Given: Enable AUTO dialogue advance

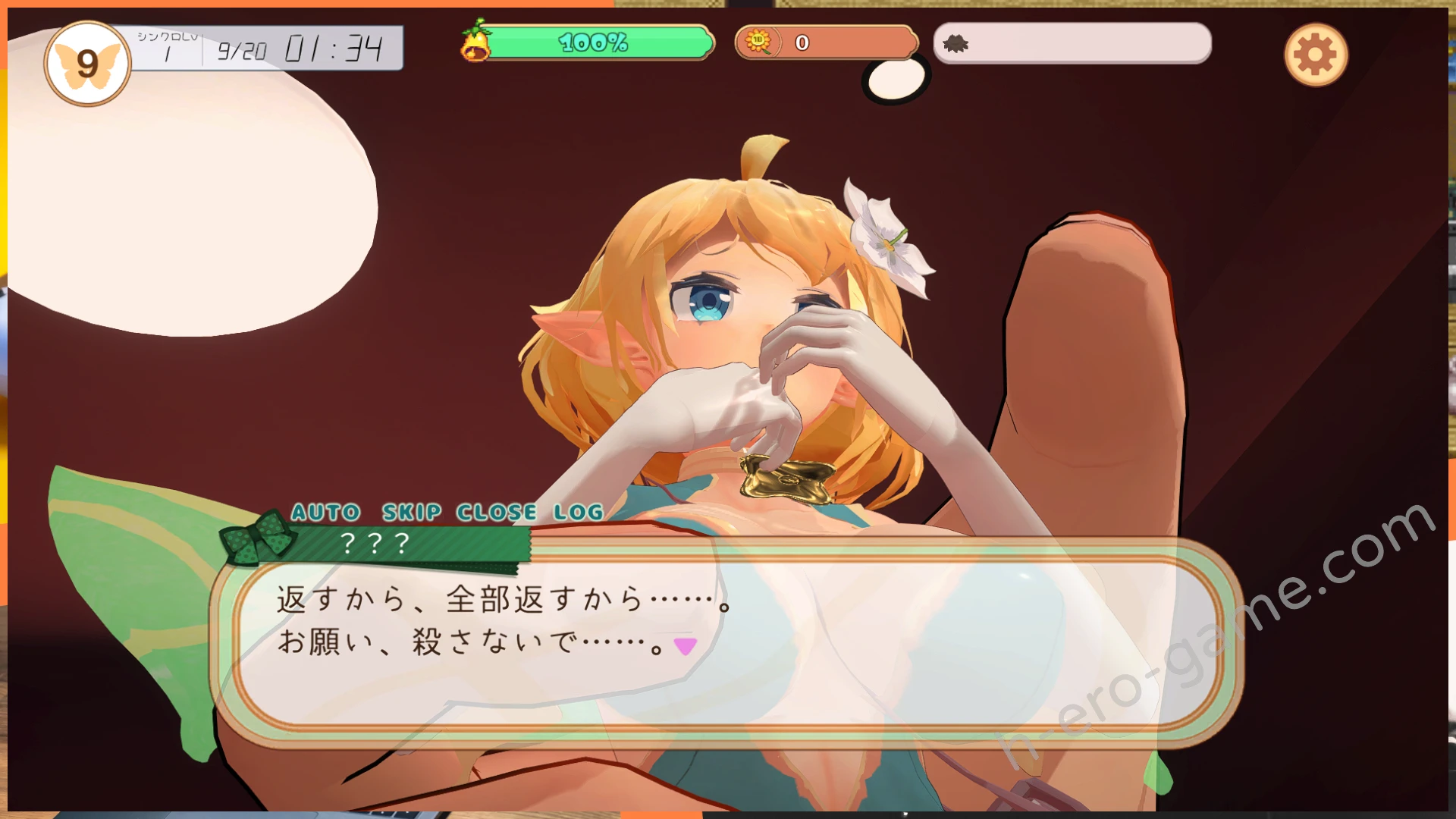Looking at the screenshot, I should click(x=326, y=513).
